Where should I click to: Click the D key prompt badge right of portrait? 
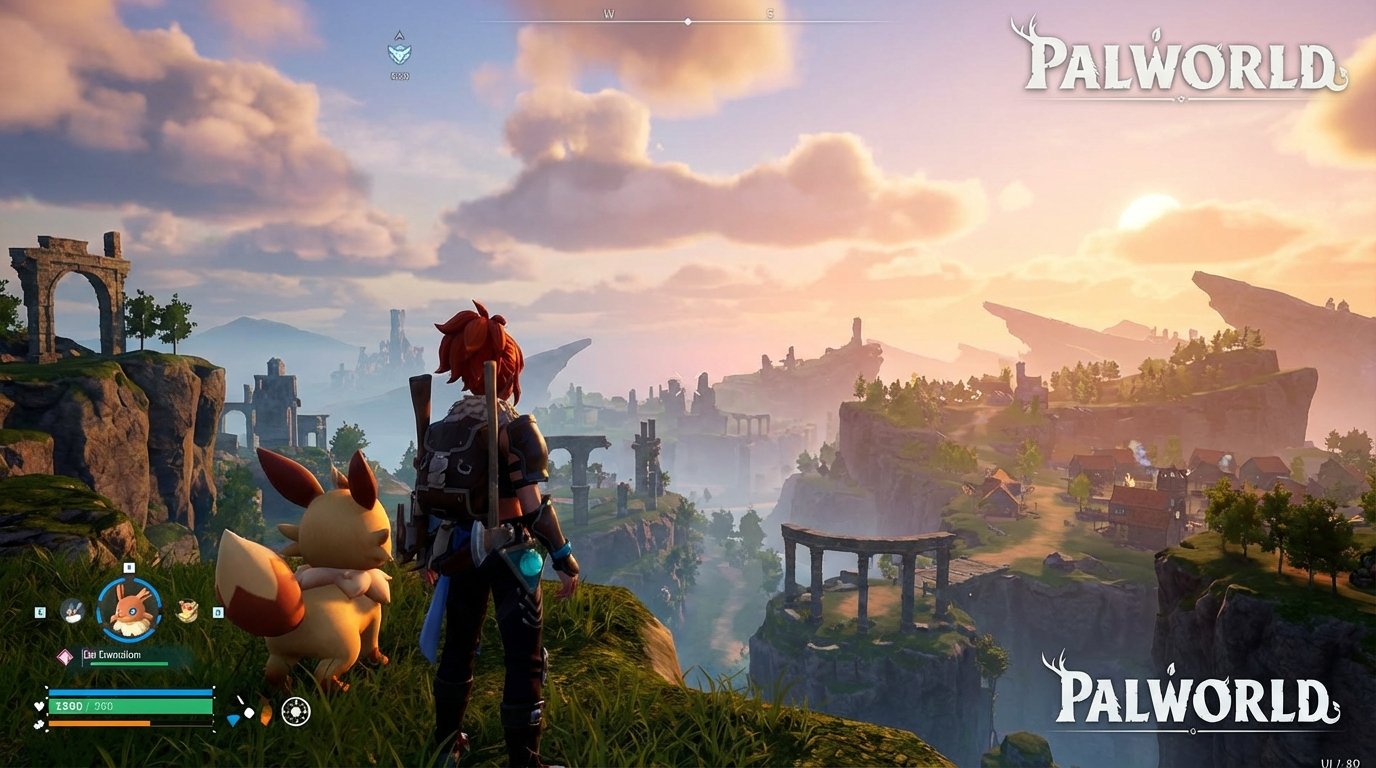click(x=218, y=613)
